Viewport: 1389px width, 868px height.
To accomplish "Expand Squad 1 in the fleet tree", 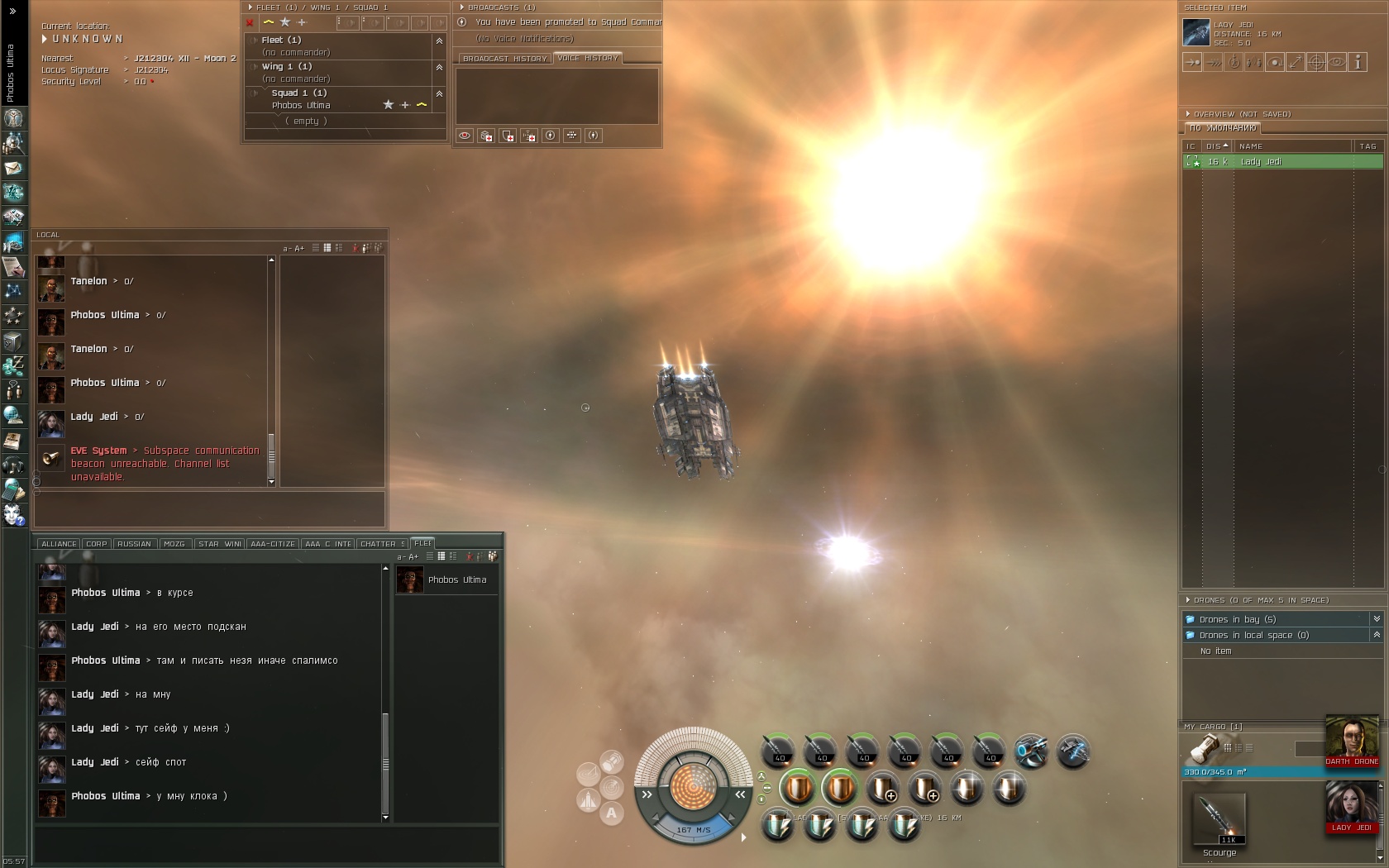I will [256, 93].
